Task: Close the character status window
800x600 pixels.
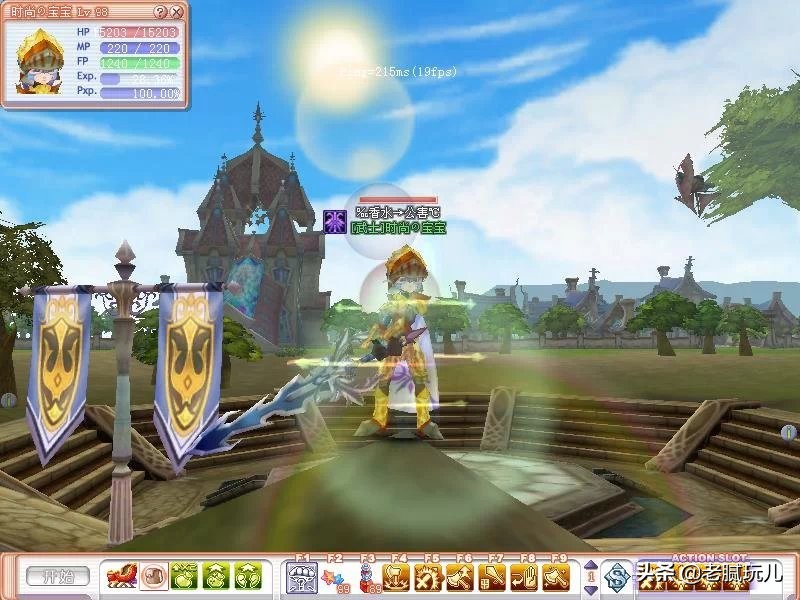Action: (177, 12)
